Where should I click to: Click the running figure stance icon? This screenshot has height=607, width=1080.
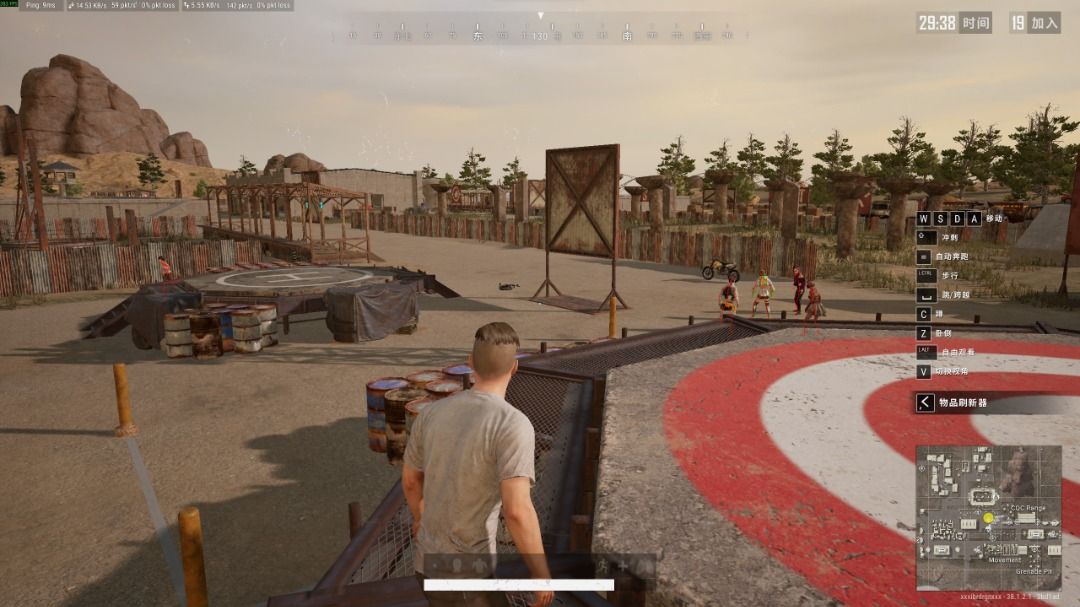pos(603,565)
